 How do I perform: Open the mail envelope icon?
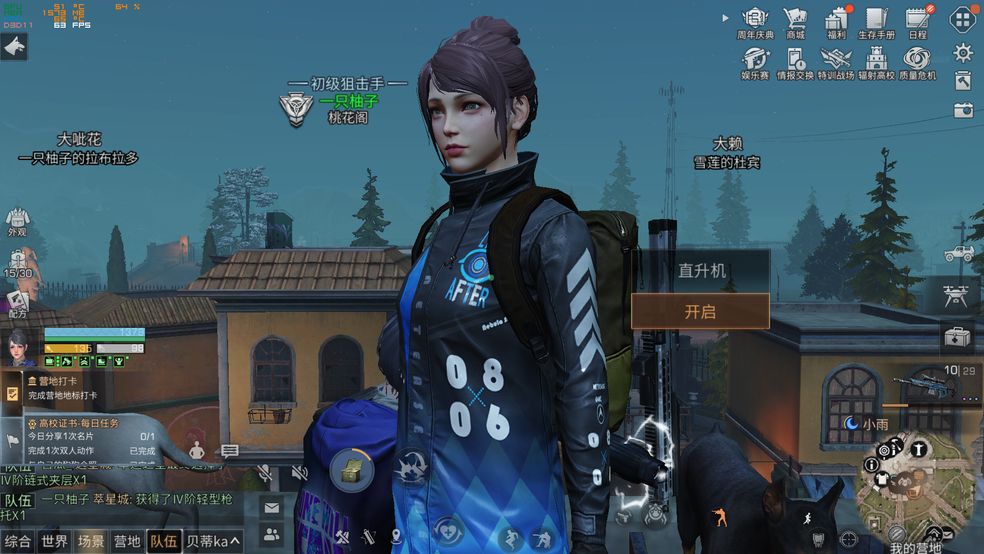coord(272,508)
